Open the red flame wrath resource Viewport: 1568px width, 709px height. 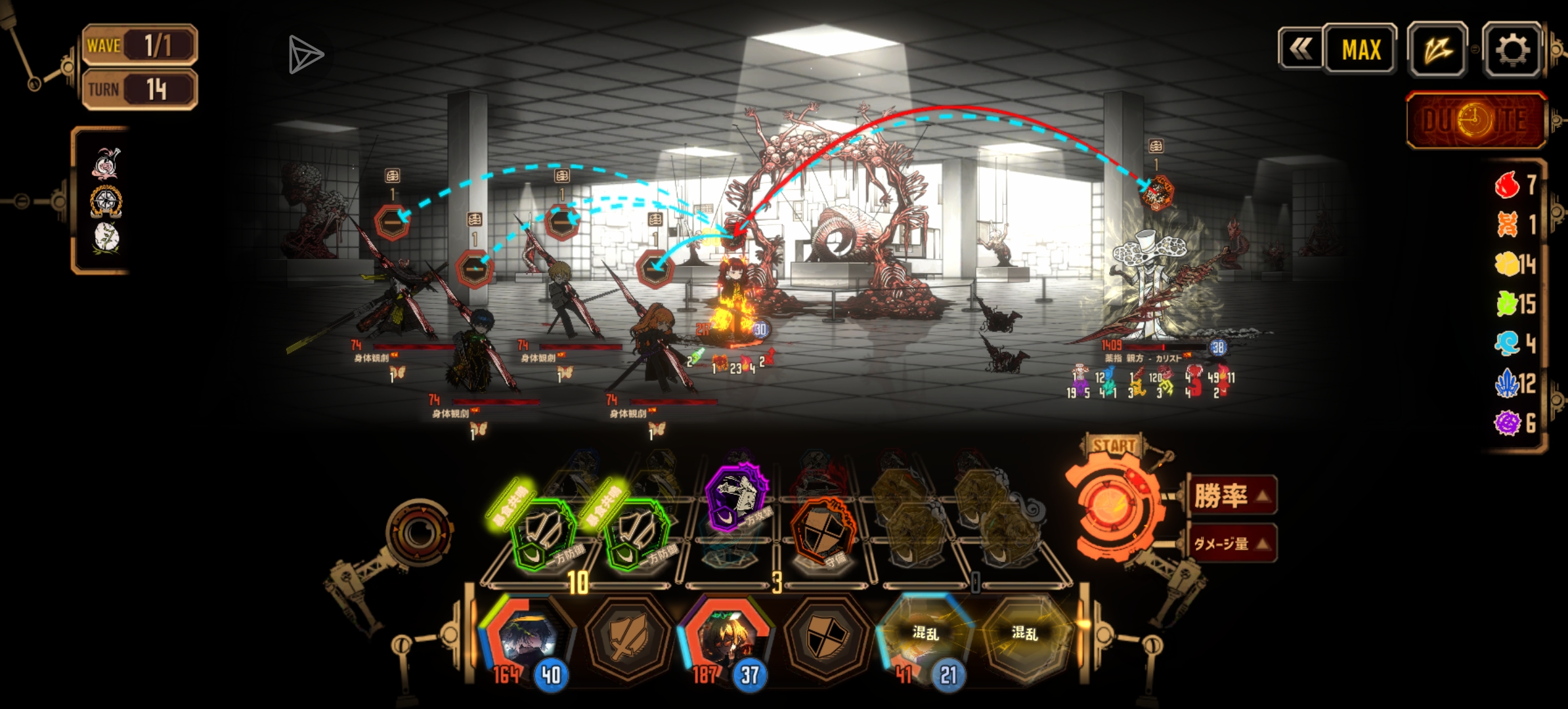coord(1507,185)
